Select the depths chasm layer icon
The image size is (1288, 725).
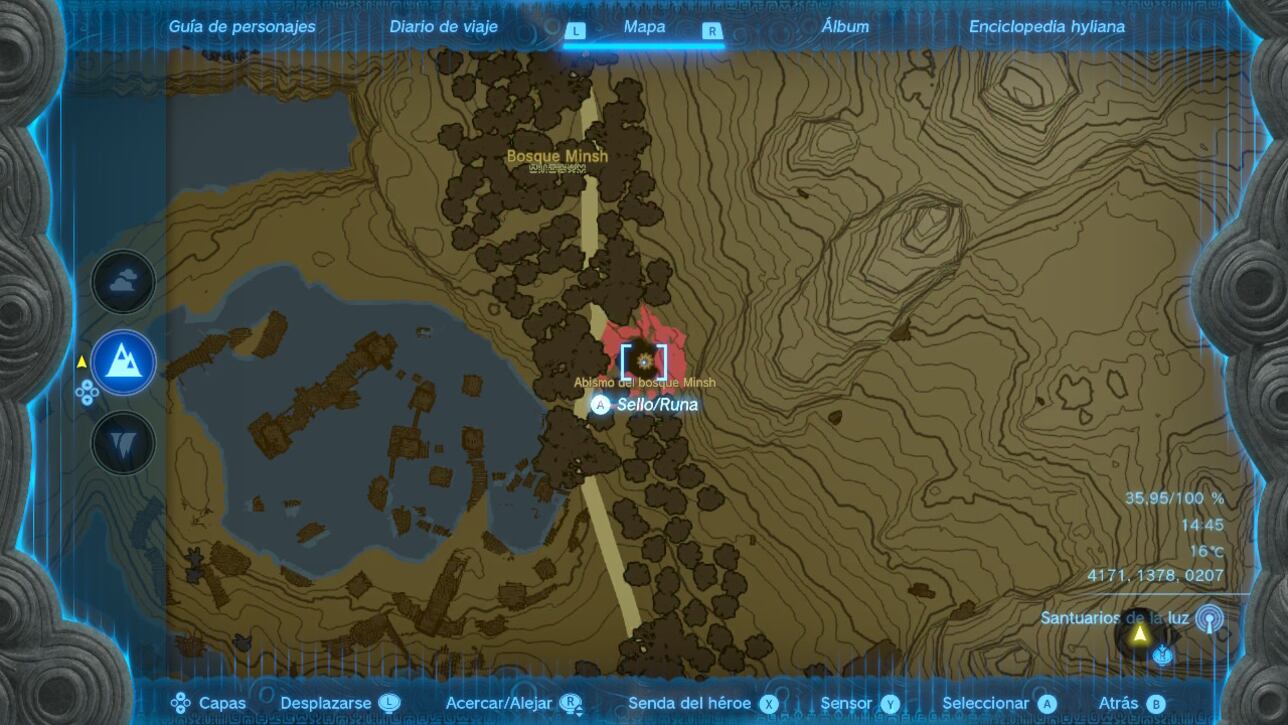(x=122, y=440)
